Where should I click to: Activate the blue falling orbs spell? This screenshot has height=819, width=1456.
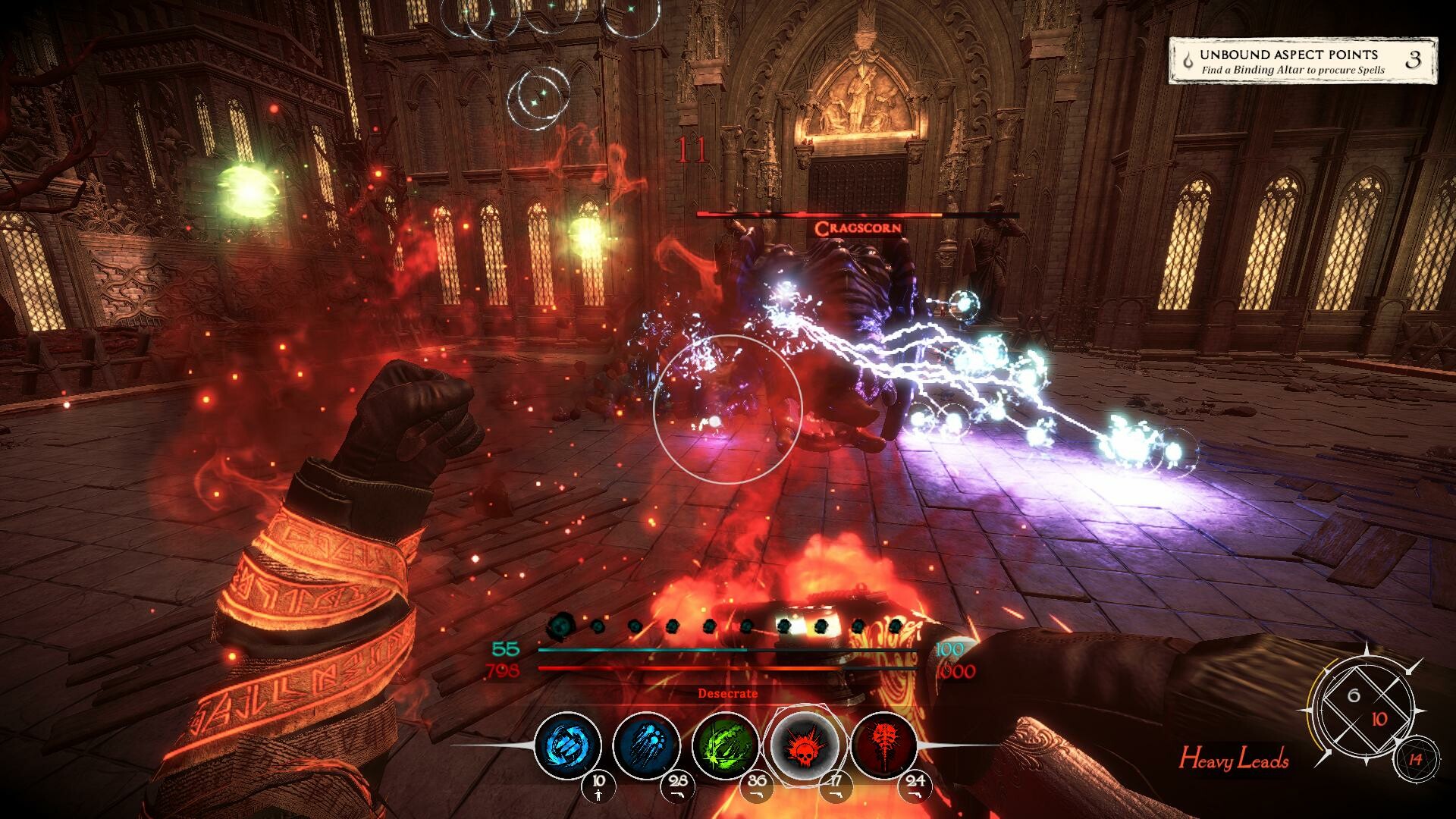[x=646, y=745]
